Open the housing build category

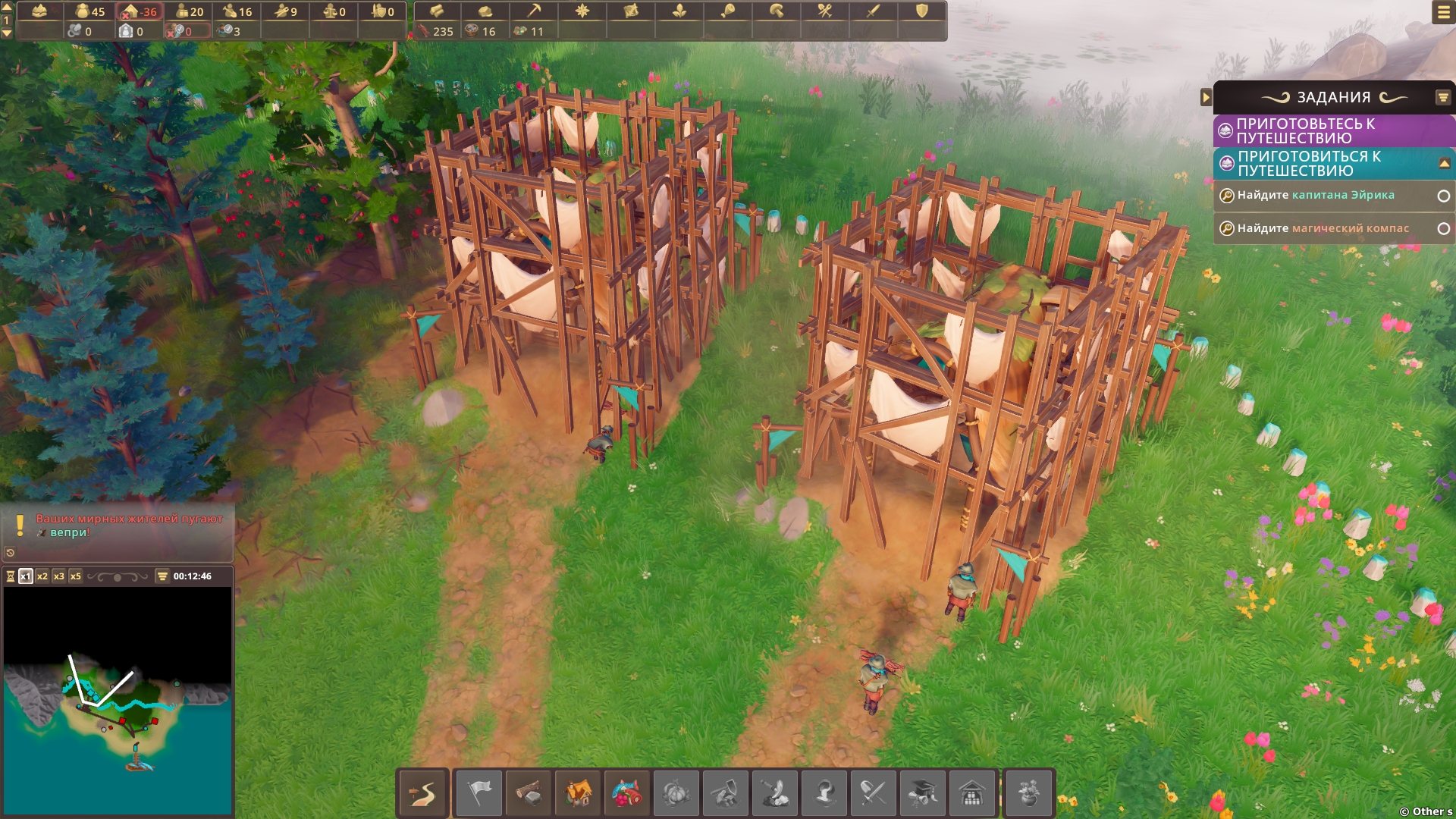click(x=578, y=794)
